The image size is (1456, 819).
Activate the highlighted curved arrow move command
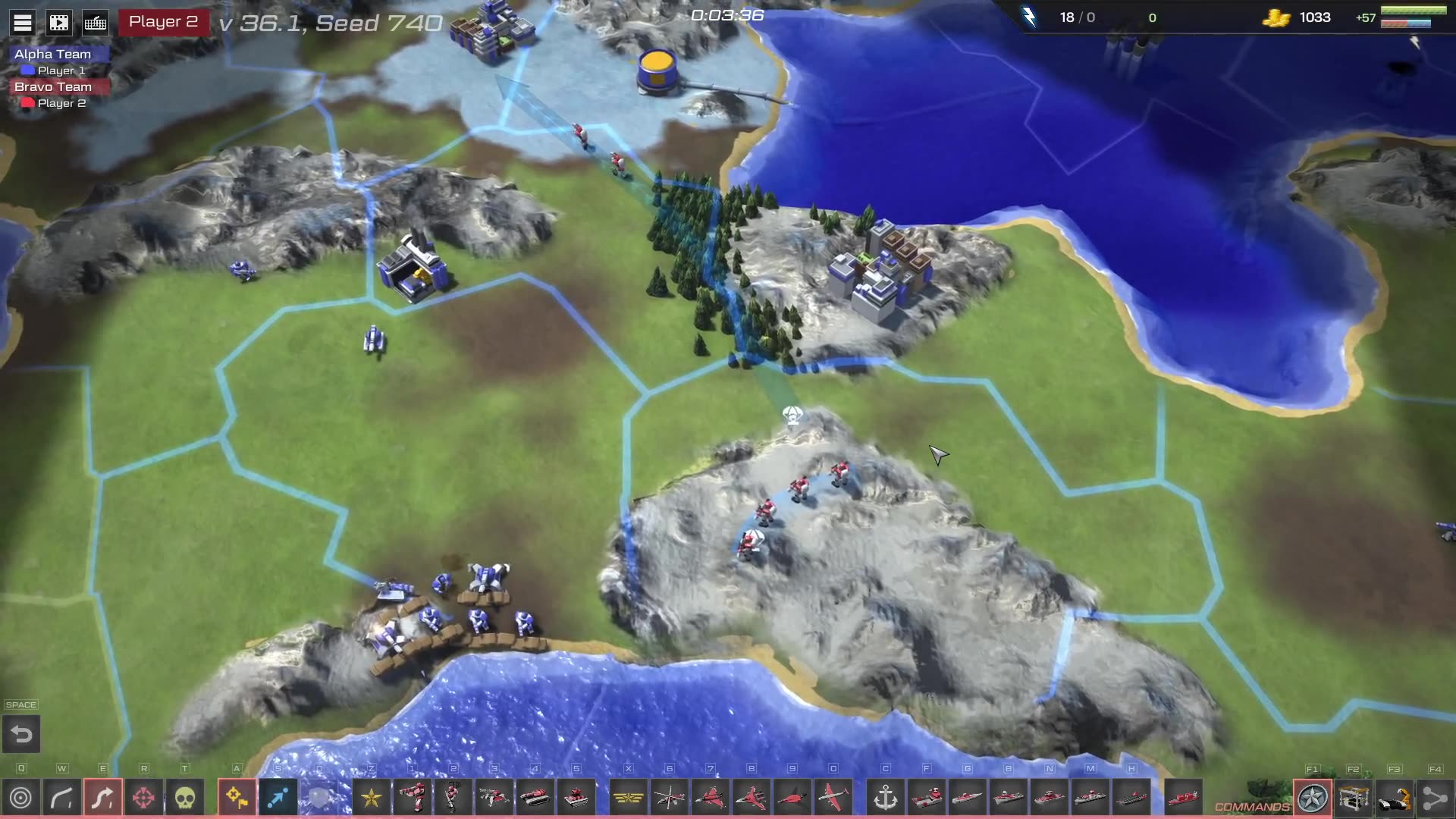[x=103, y=798]
